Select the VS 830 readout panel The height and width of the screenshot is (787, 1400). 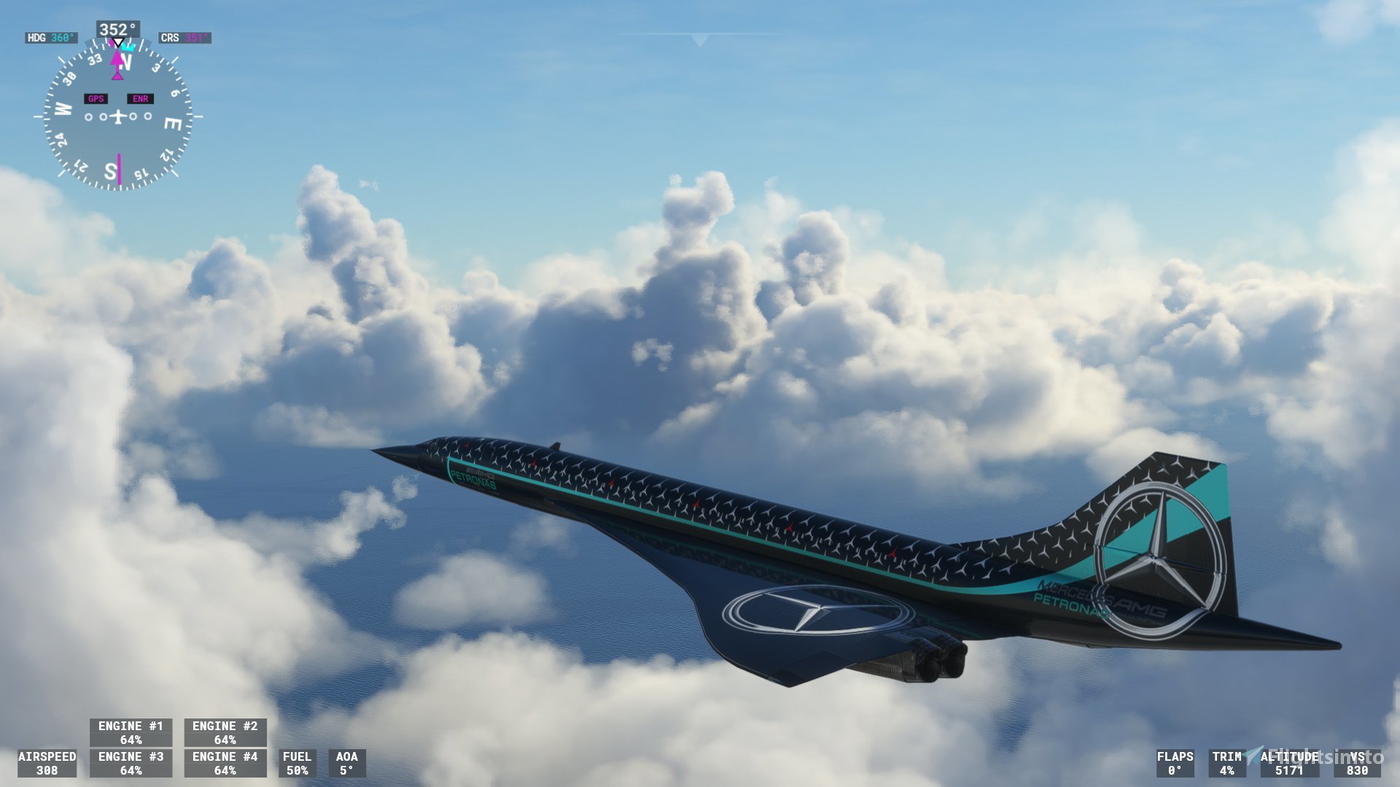[1360, 763]
